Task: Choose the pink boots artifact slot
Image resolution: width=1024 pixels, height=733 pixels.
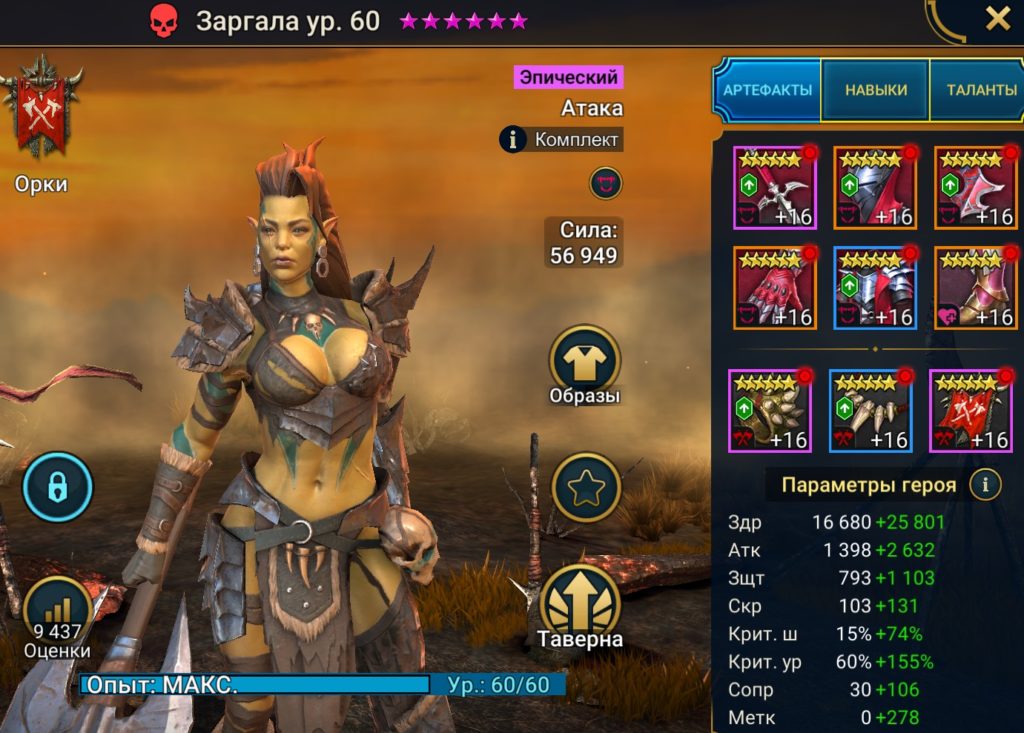Action: click(x=976, y=288)
